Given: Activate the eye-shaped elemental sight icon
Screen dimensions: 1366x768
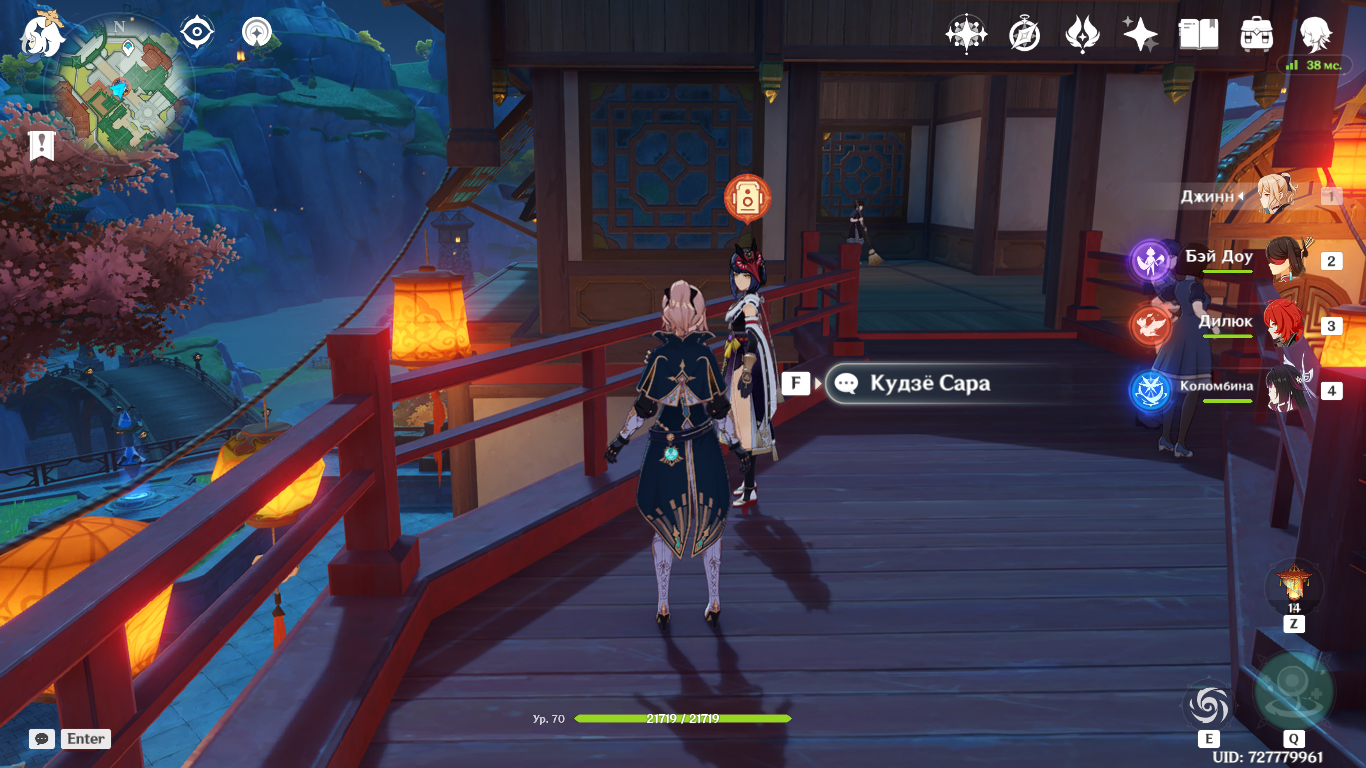Looking at the screenshot, I should click(x=197, y=33).
